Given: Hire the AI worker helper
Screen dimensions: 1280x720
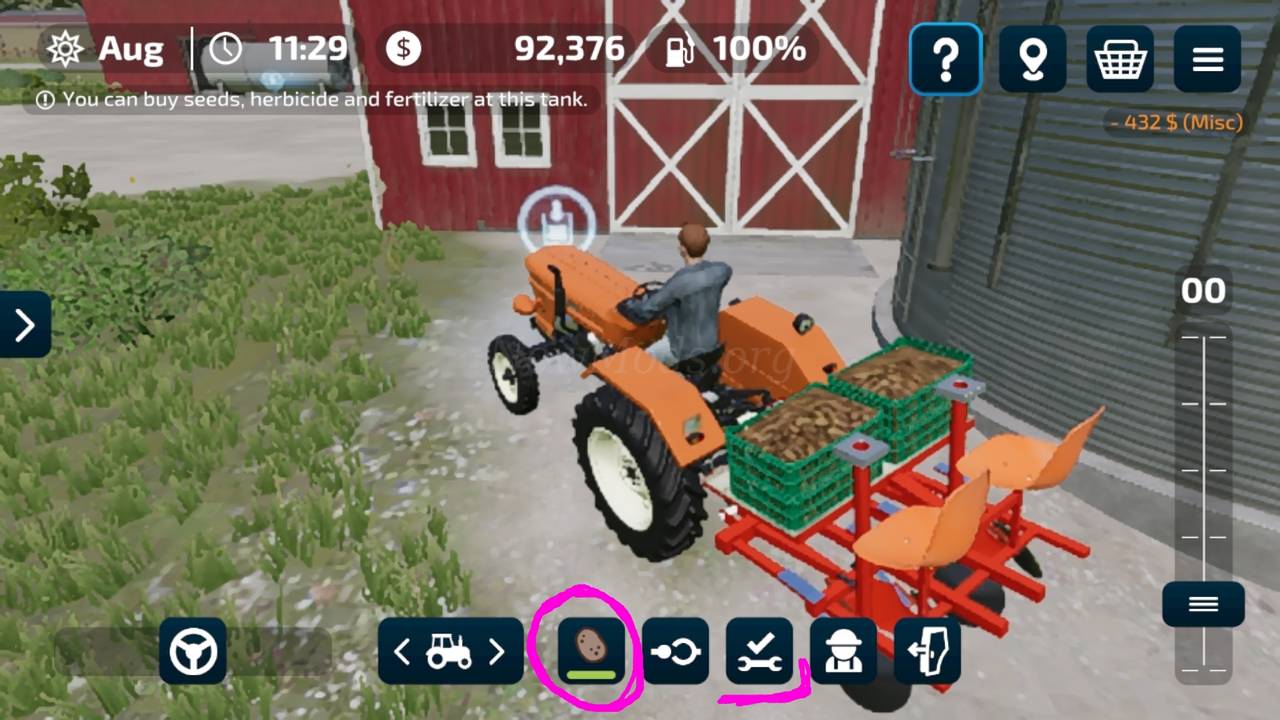Looking at the screenshot, I should click(x=843, y=651).
